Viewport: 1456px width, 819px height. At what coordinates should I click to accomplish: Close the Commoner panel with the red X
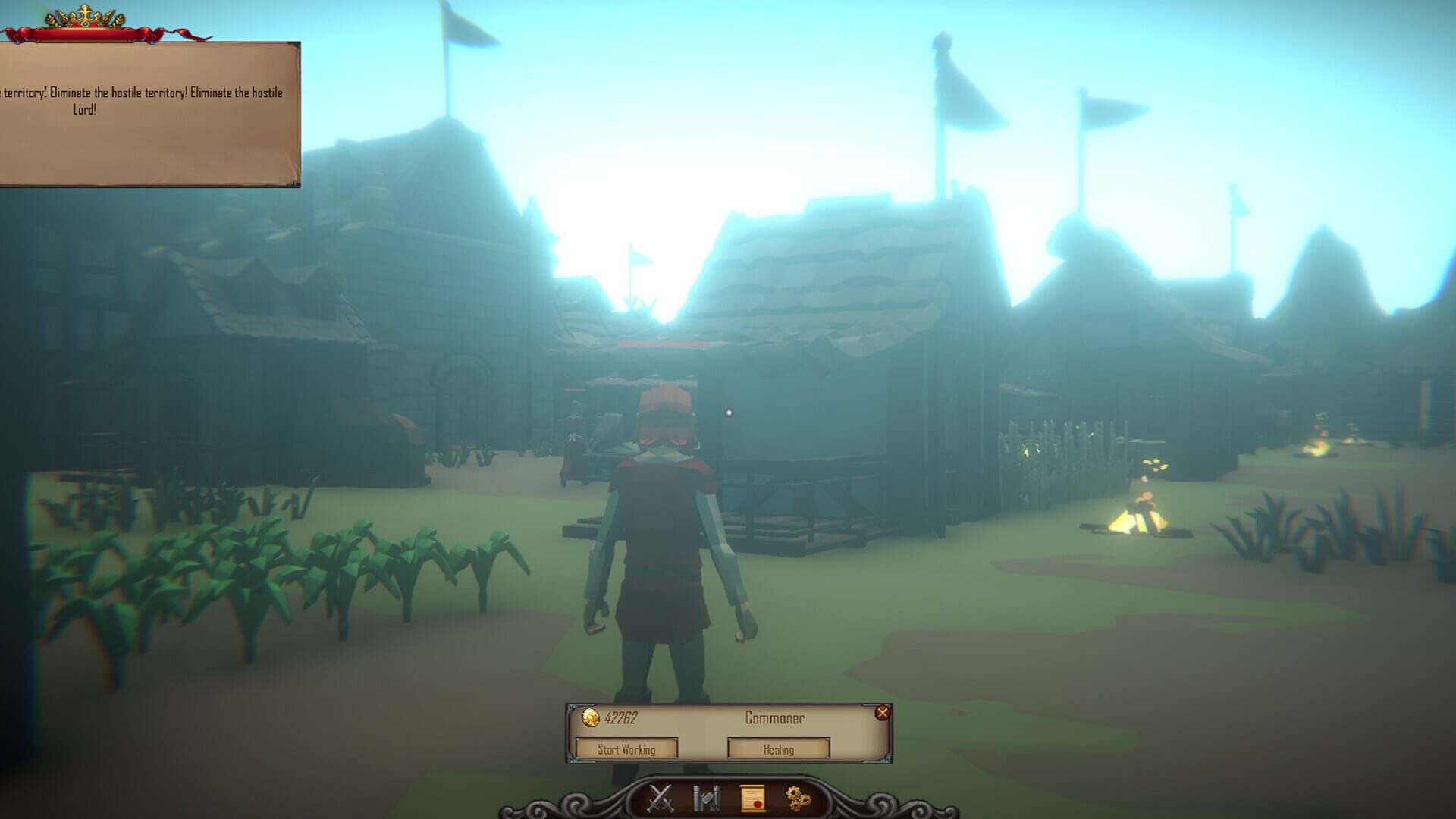pyautogui.click(x=884, y=712)
